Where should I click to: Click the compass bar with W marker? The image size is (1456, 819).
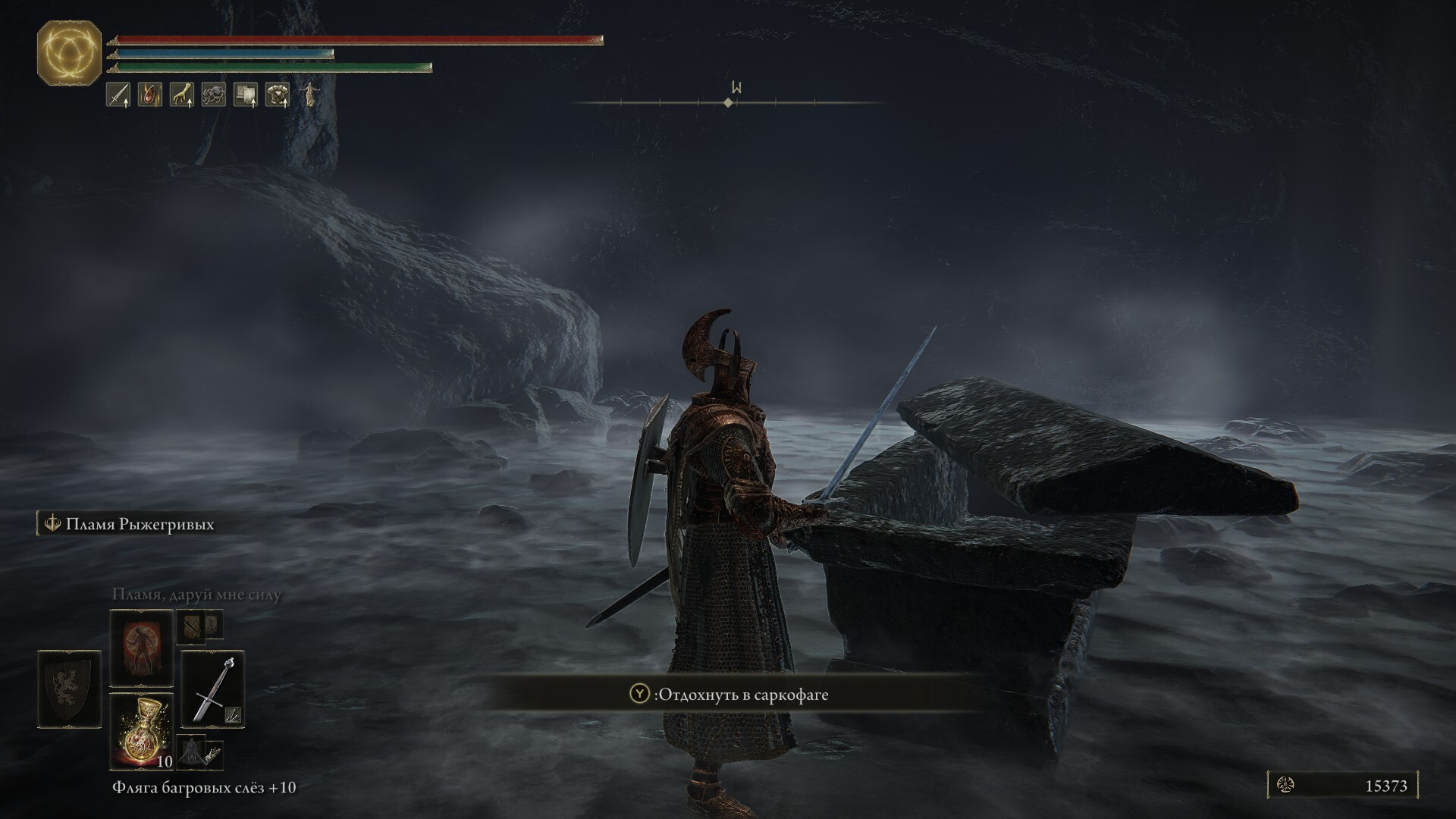[x=728, y=102]
